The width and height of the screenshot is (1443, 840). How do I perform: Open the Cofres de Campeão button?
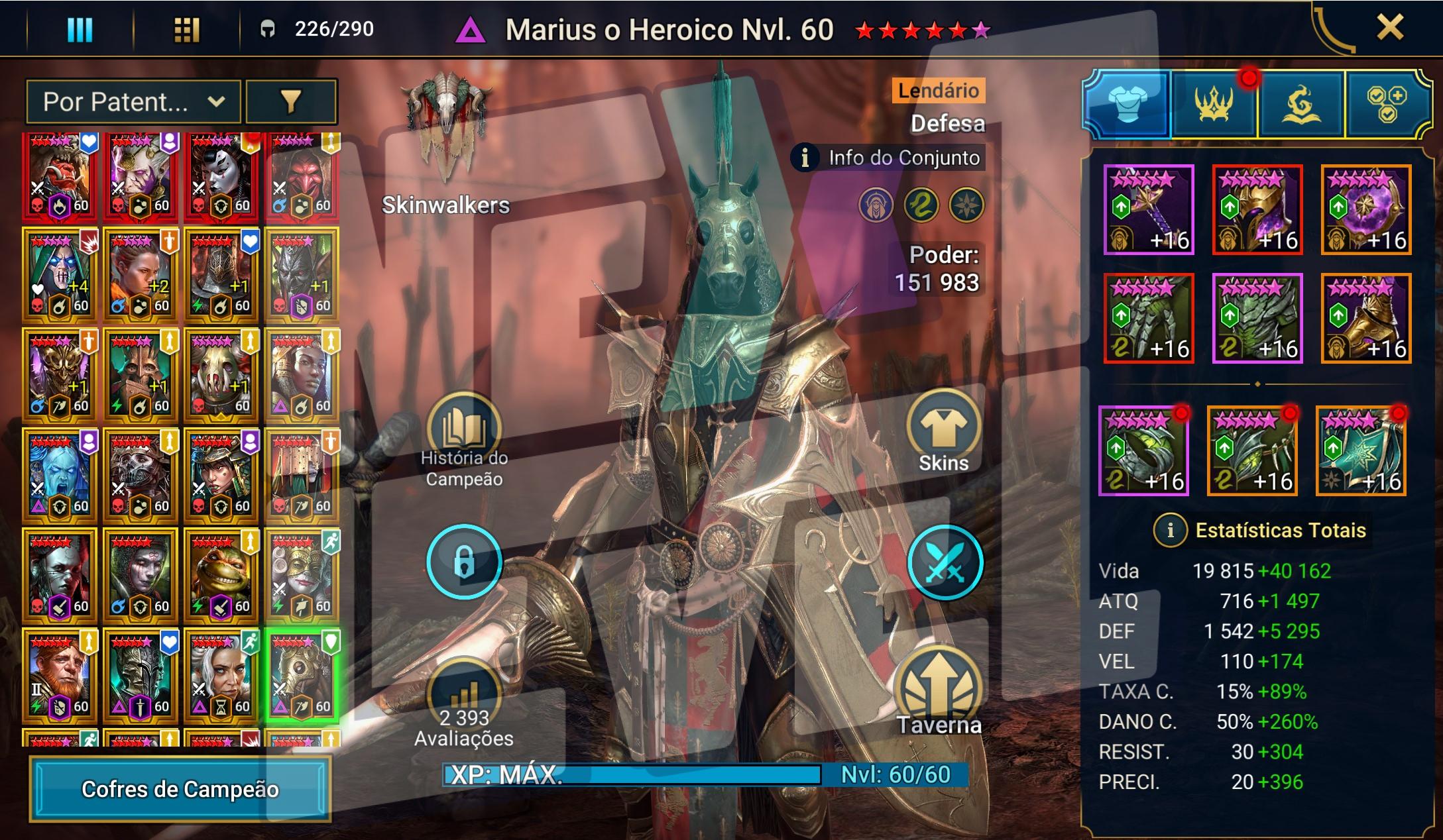click(x=180, y=789)
